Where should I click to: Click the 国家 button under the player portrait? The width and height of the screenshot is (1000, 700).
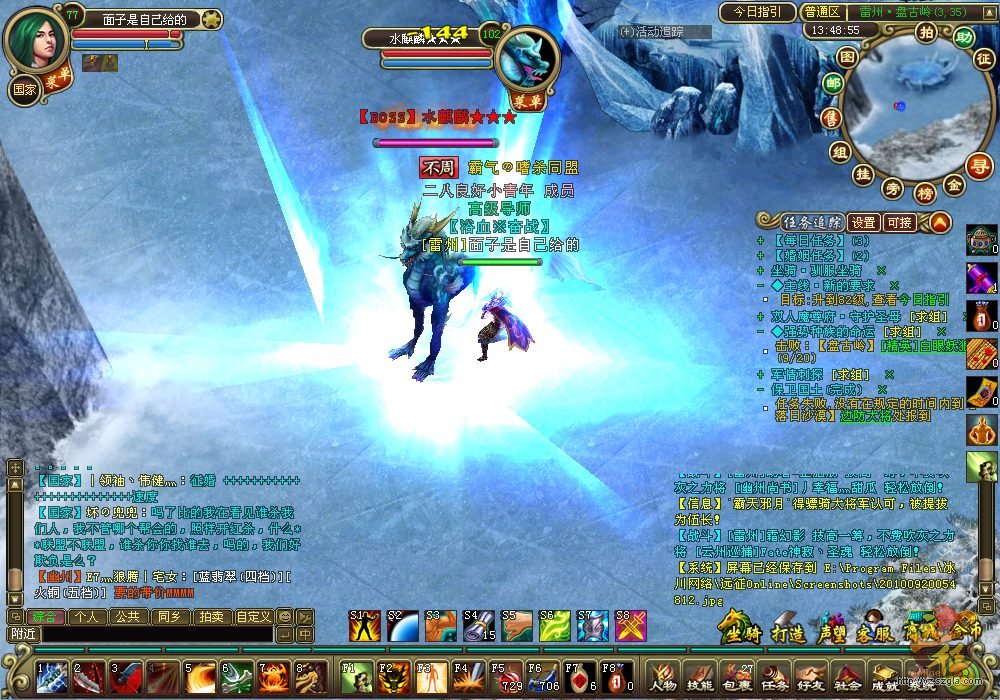point(23,88)
